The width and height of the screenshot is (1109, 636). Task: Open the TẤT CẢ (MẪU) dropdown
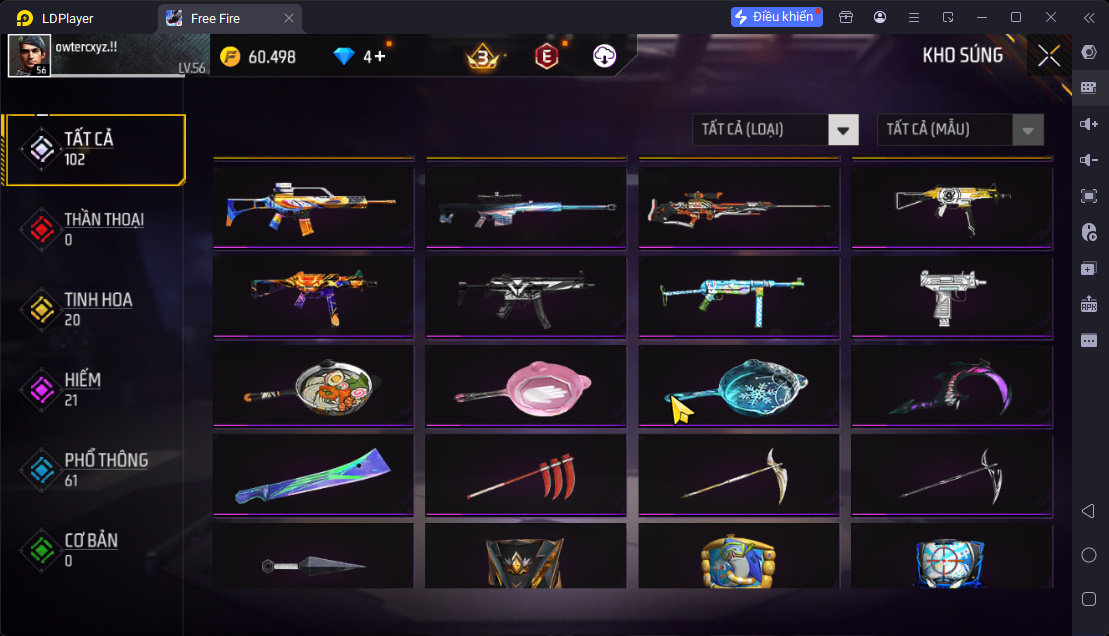pyautogui.click(x=960, y=129)
